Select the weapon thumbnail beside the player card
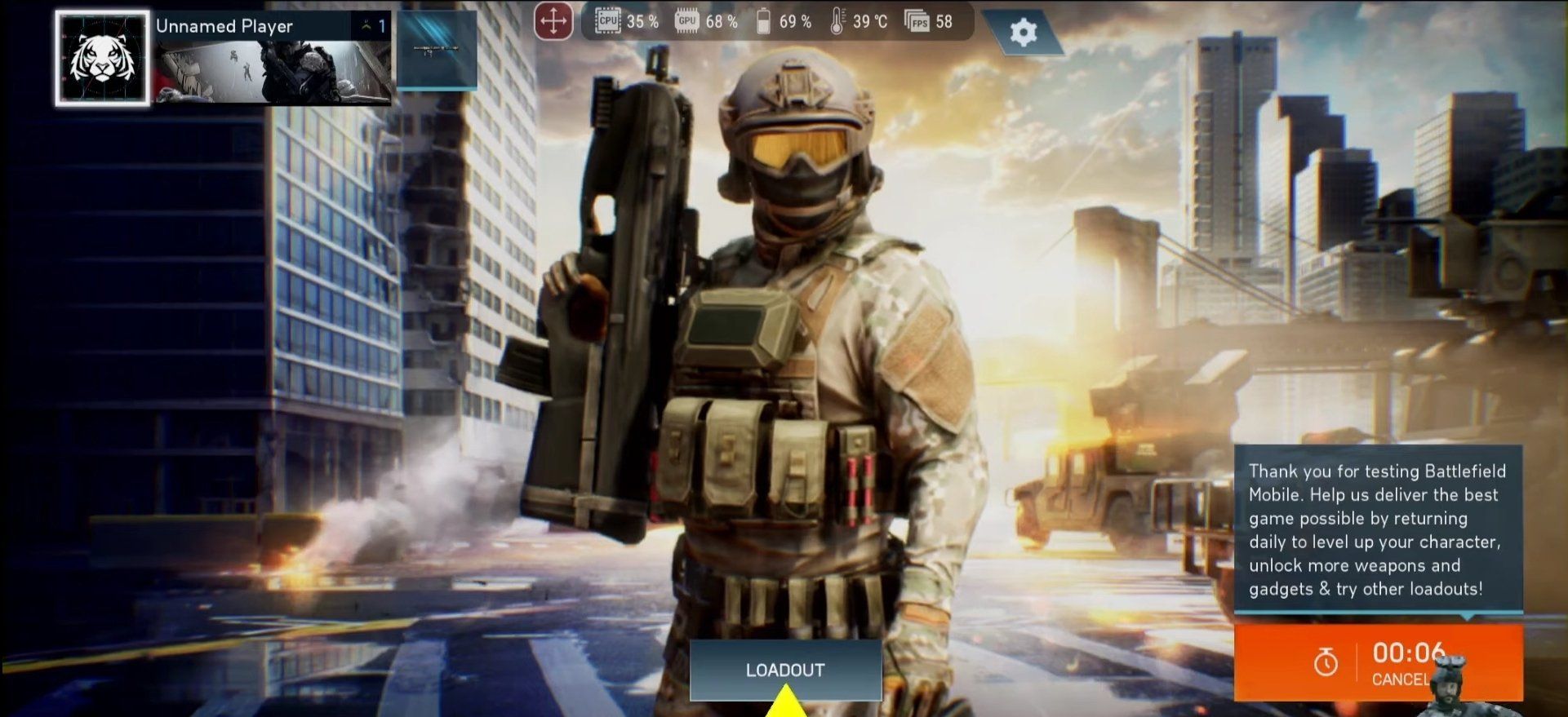Viewport: 1568px width, 717px height. [437, 49]
